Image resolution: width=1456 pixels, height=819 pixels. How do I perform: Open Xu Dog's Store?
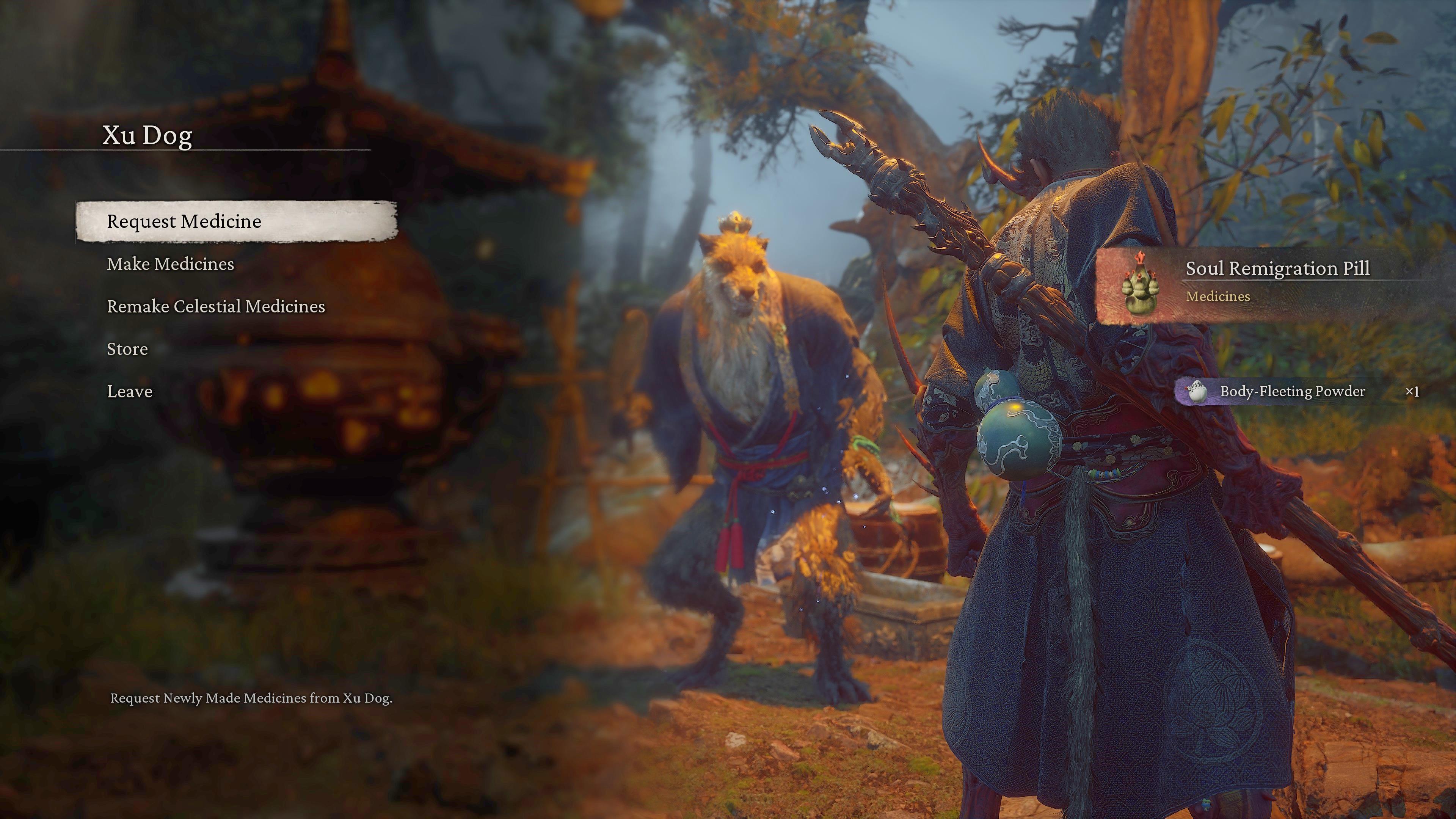click(127, 349)
